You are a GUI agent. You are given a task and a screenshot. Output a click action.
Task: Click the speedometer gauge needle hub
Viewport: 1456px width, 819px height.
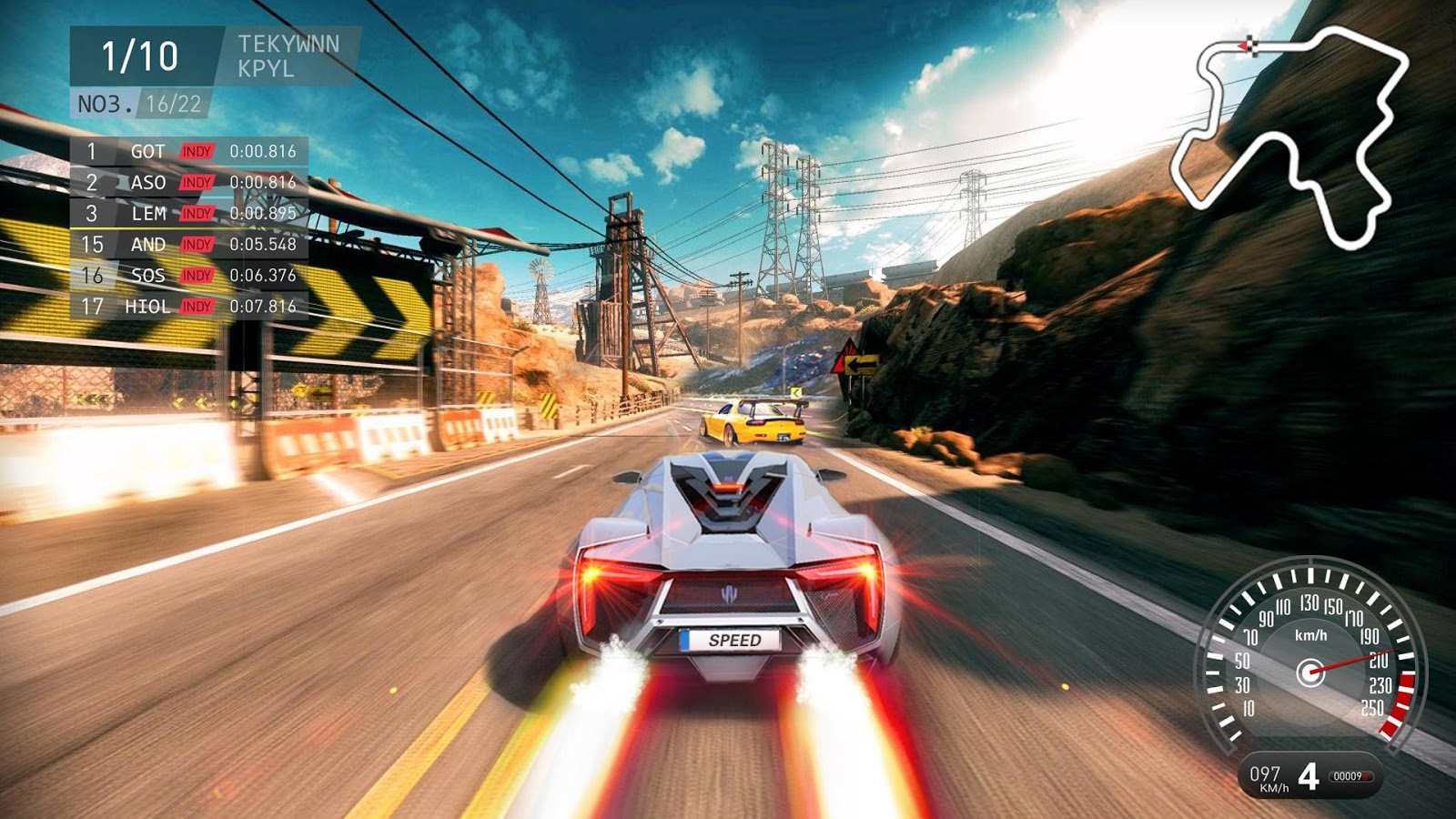point(1309,672)
